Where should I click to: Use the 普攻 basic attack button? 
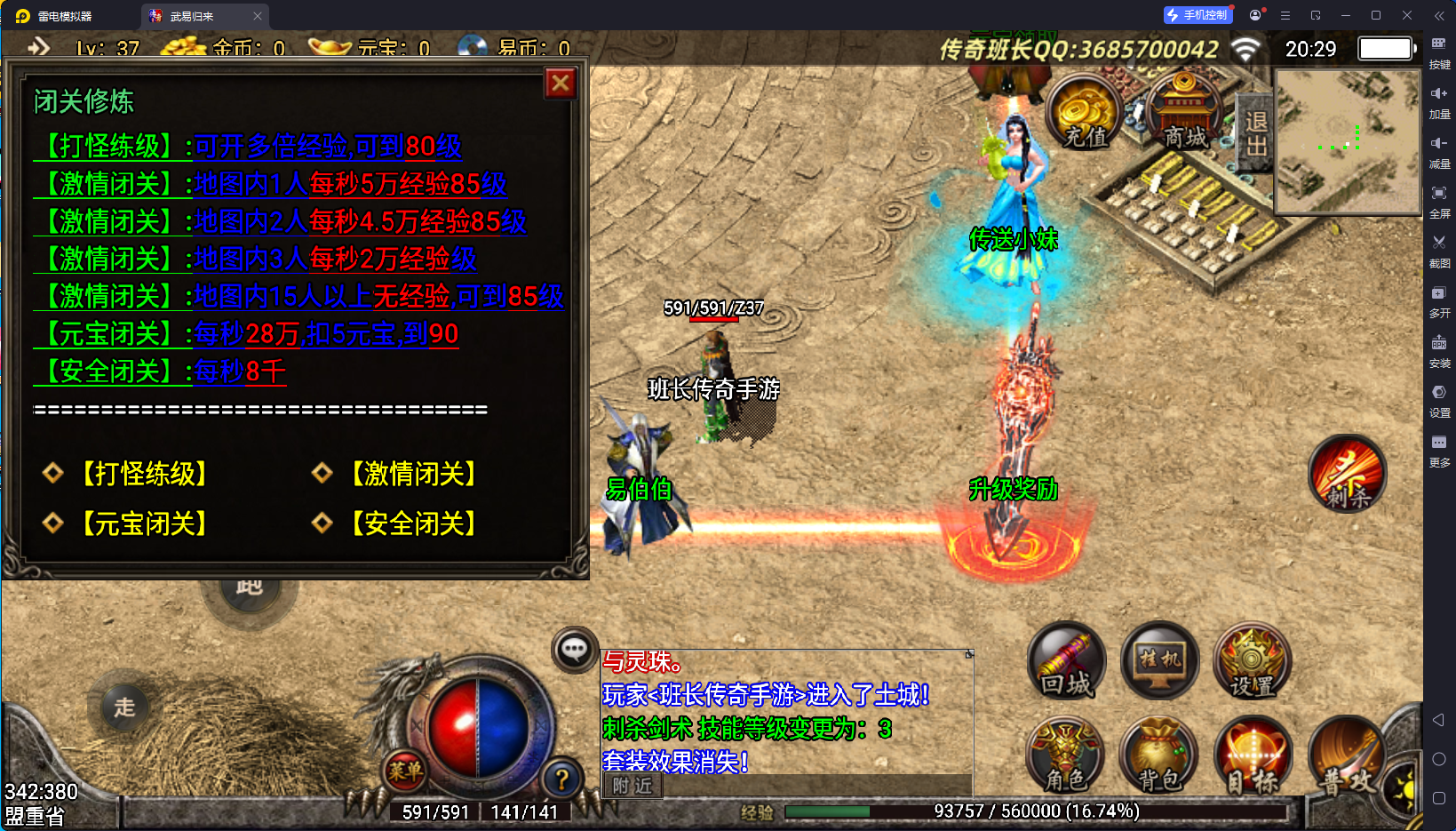[x=1345, y=757]
